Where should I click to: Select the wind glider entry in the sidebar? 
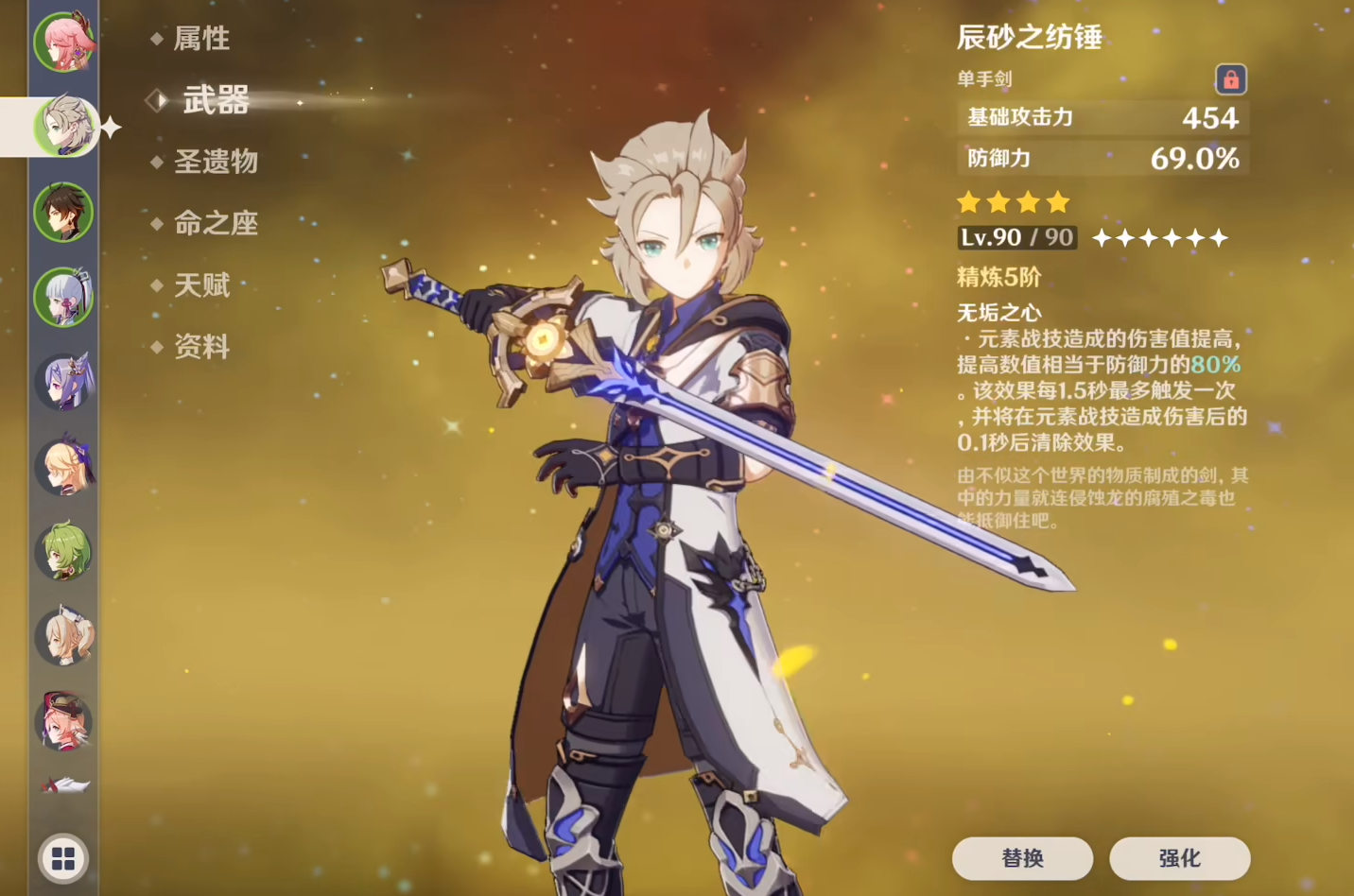63,787
